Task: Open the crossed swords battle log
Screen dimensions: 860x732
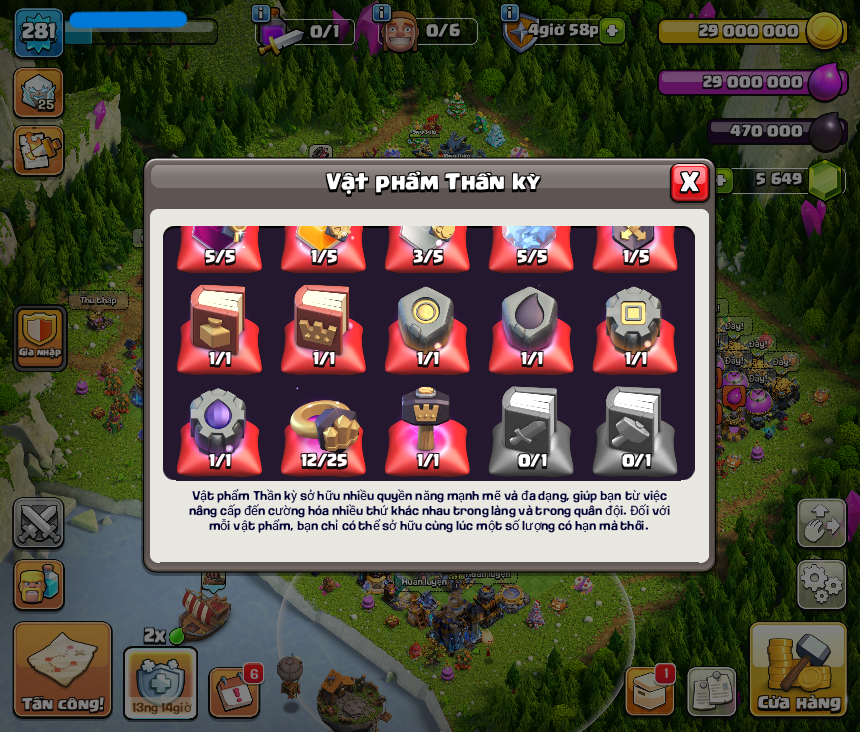Action: click(38, 523)
